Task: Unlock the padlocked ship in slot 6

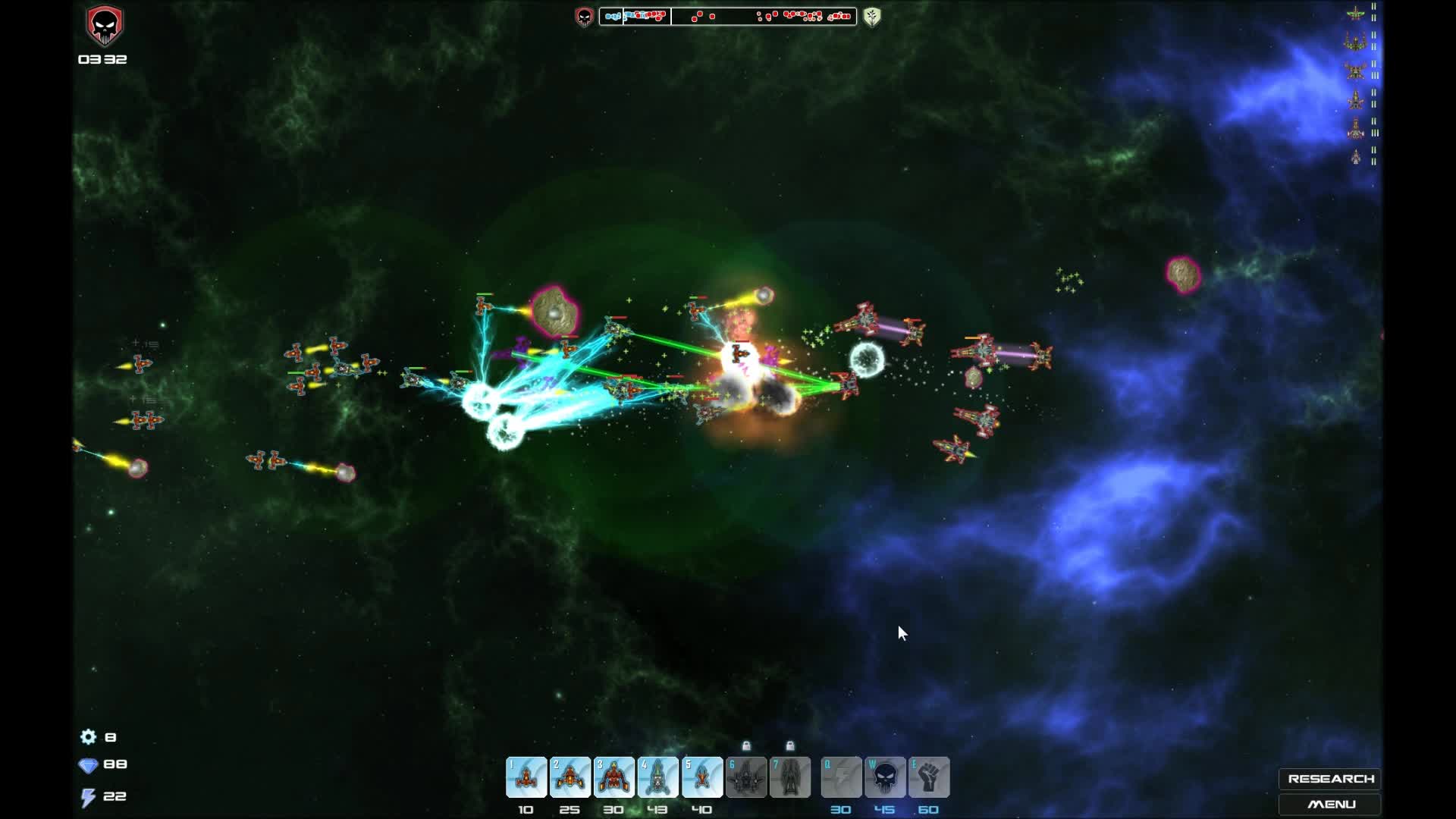Action: [x=747, y=777]
